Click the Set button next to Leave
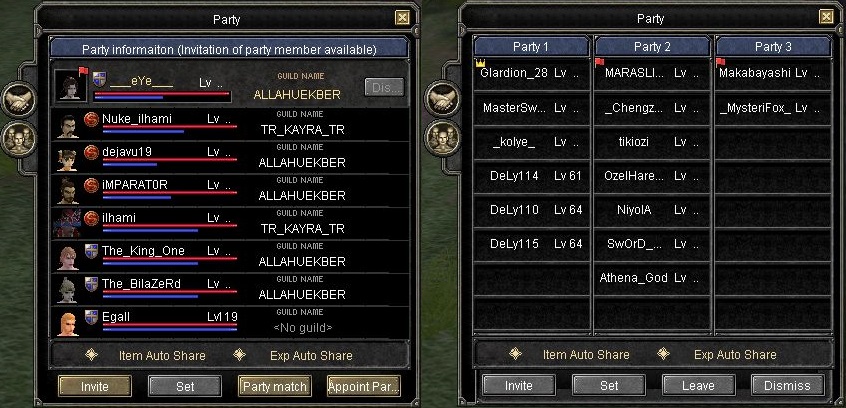Viewport: 846px width, 408px height. pos(608,385)
